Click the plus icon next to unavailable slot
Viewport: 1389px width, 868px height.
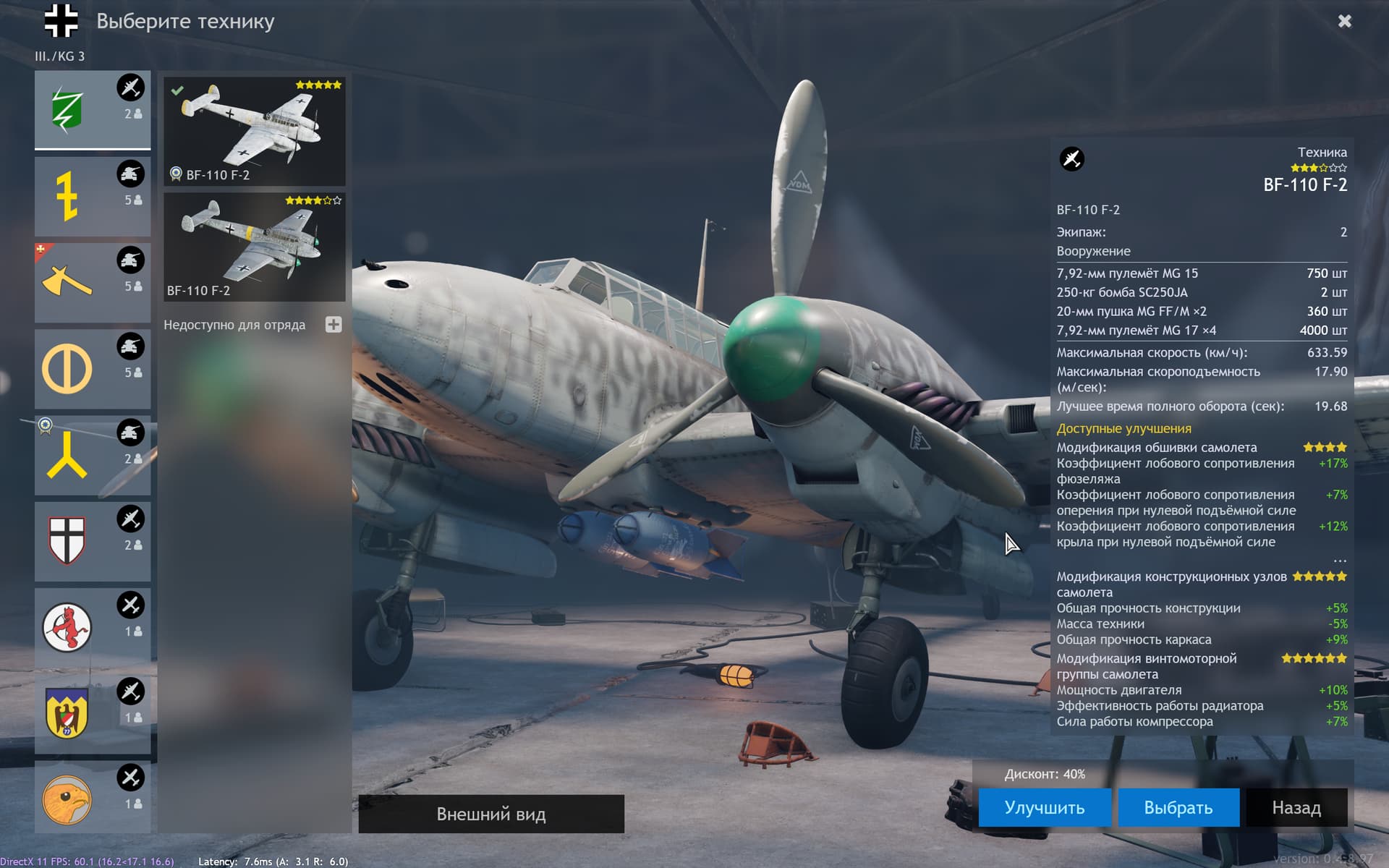[x=334, y=325]
